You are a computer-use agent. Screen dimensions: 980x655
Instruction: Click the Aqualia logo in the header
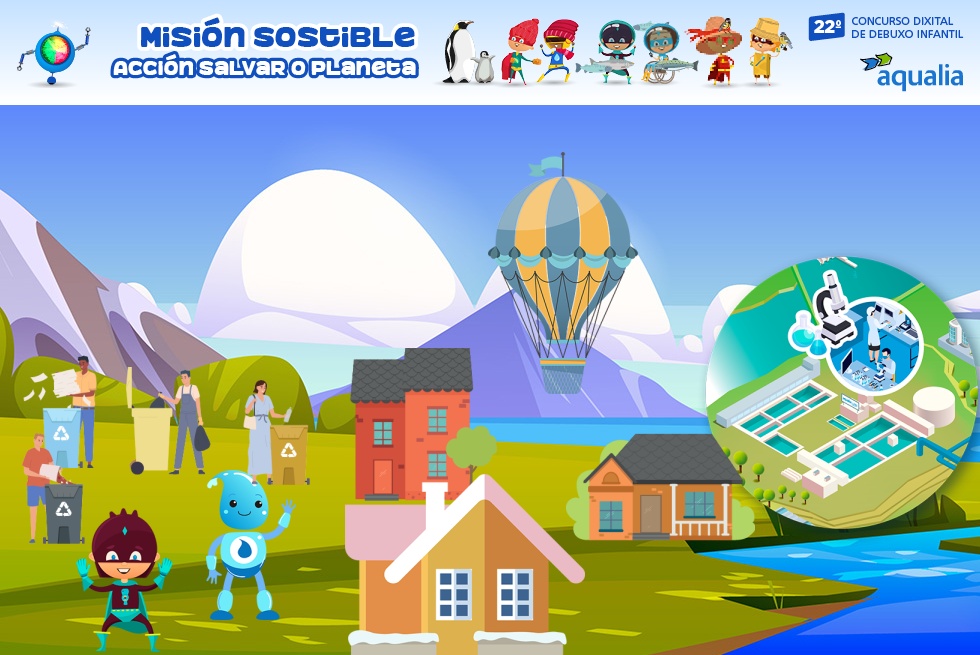[910, 70]
